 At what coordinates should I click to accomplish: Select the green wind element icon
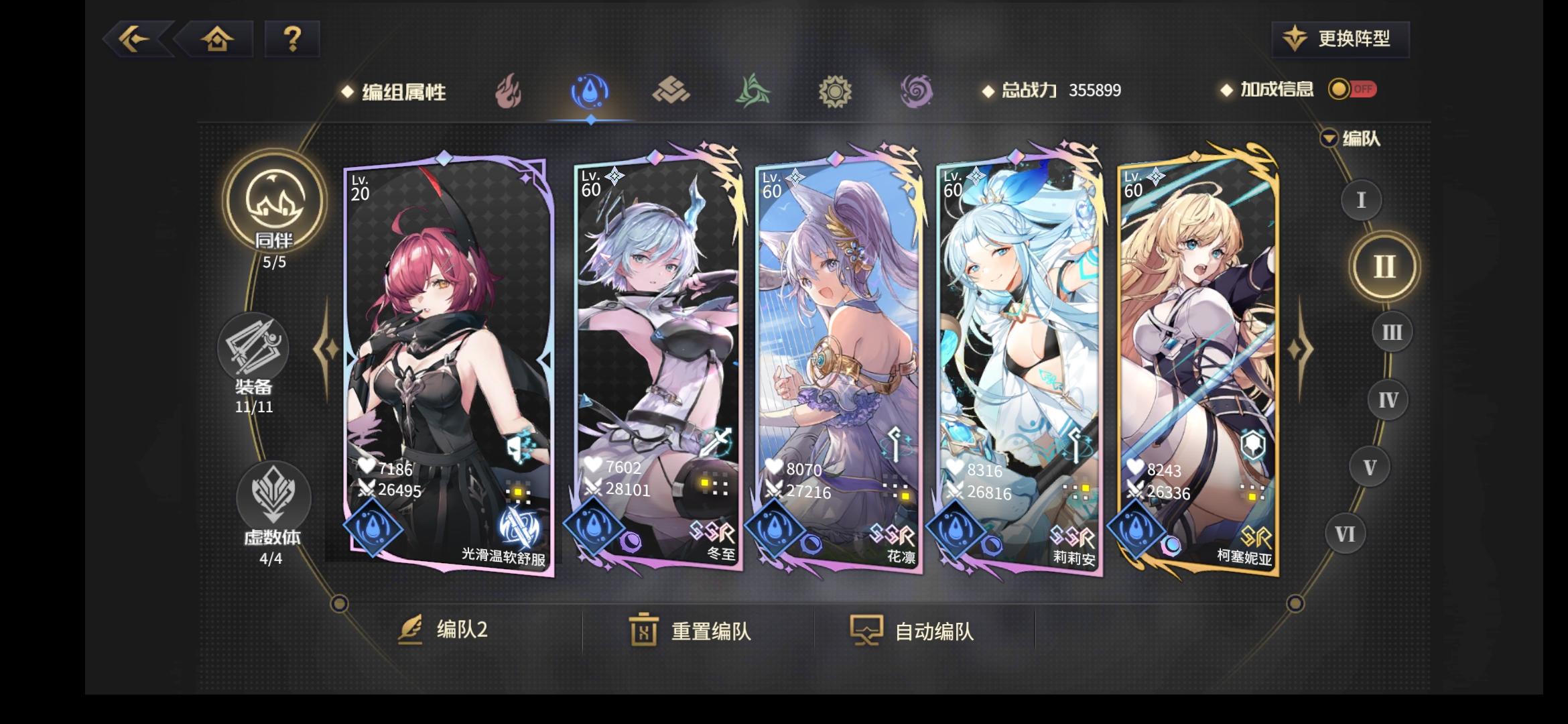tap(754, 92)
